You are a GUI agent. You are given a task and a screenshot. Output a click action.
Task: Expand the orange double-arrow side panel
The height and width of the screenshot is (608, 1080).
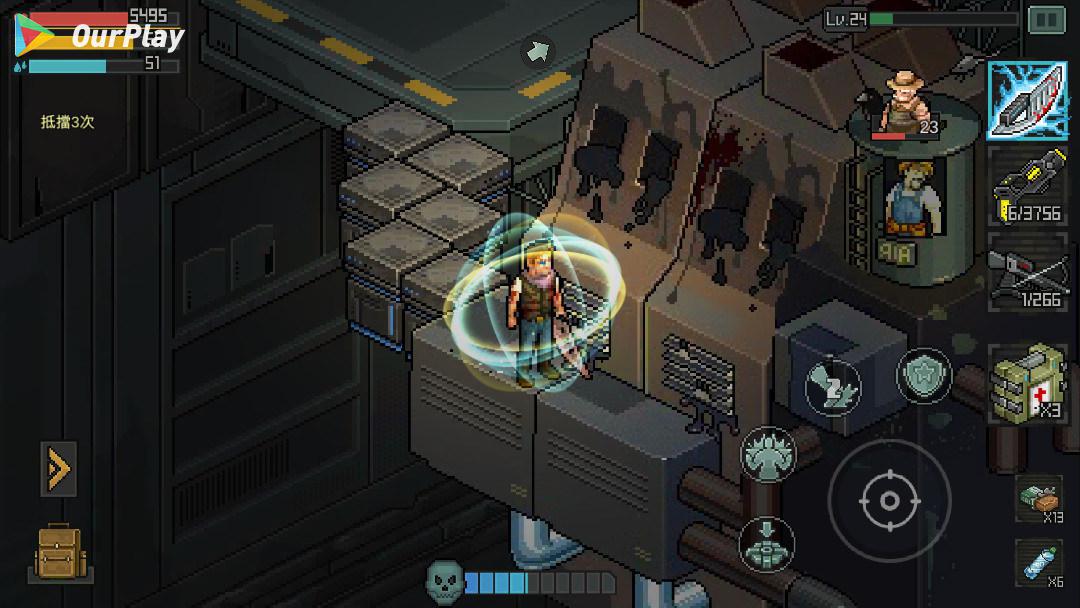click(x=58, y=468)
